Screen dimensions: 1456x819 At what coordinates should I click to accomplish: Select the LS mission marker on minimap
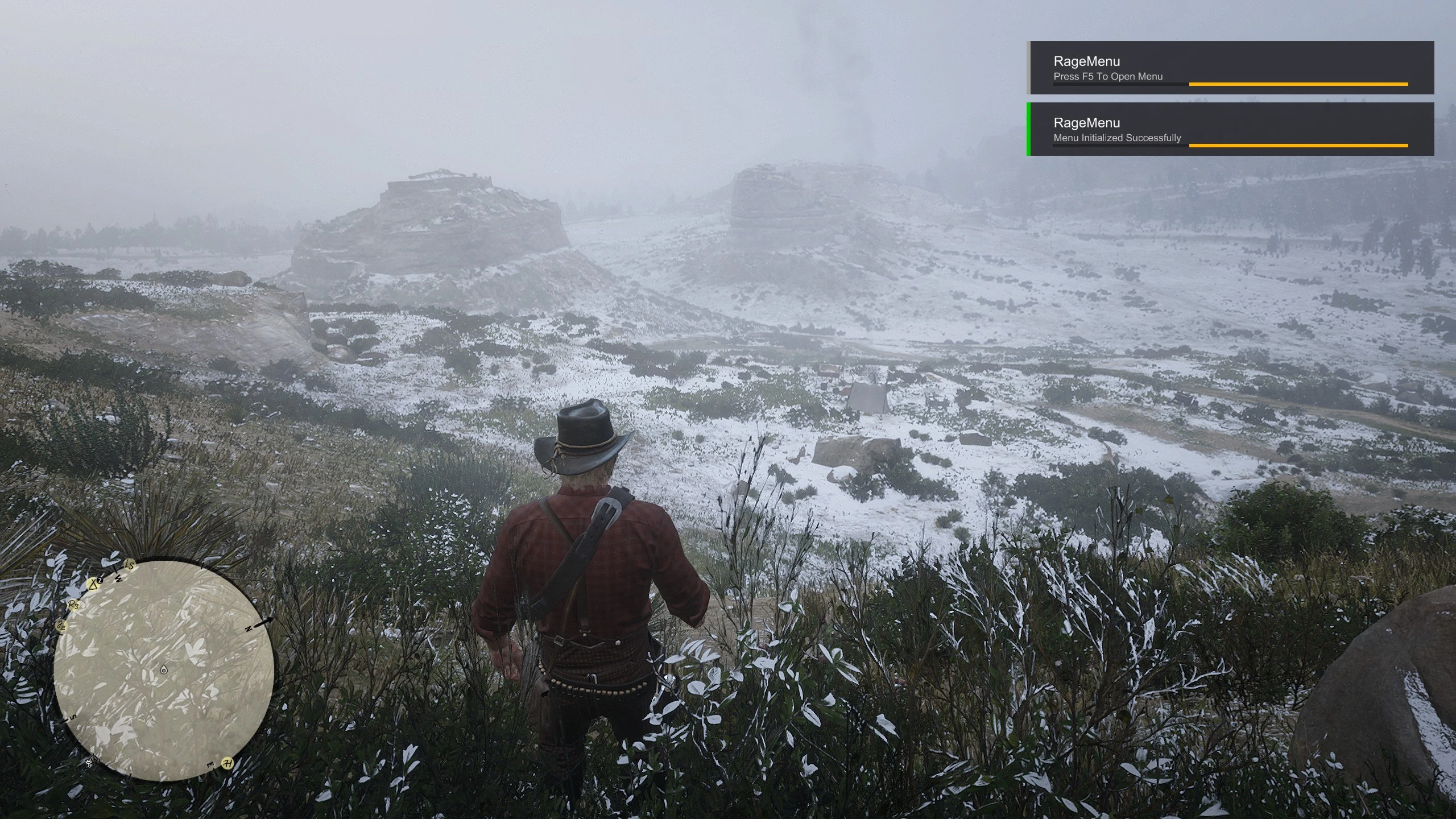click(130, 565)
